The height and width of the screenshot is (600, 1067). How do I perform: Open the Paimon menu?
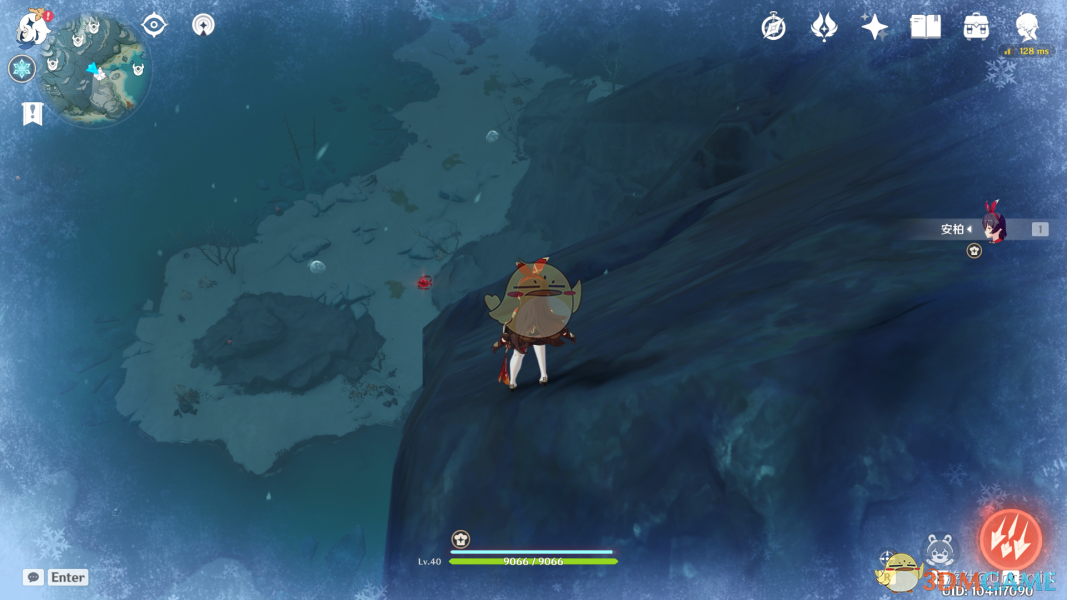click(34, 27)
